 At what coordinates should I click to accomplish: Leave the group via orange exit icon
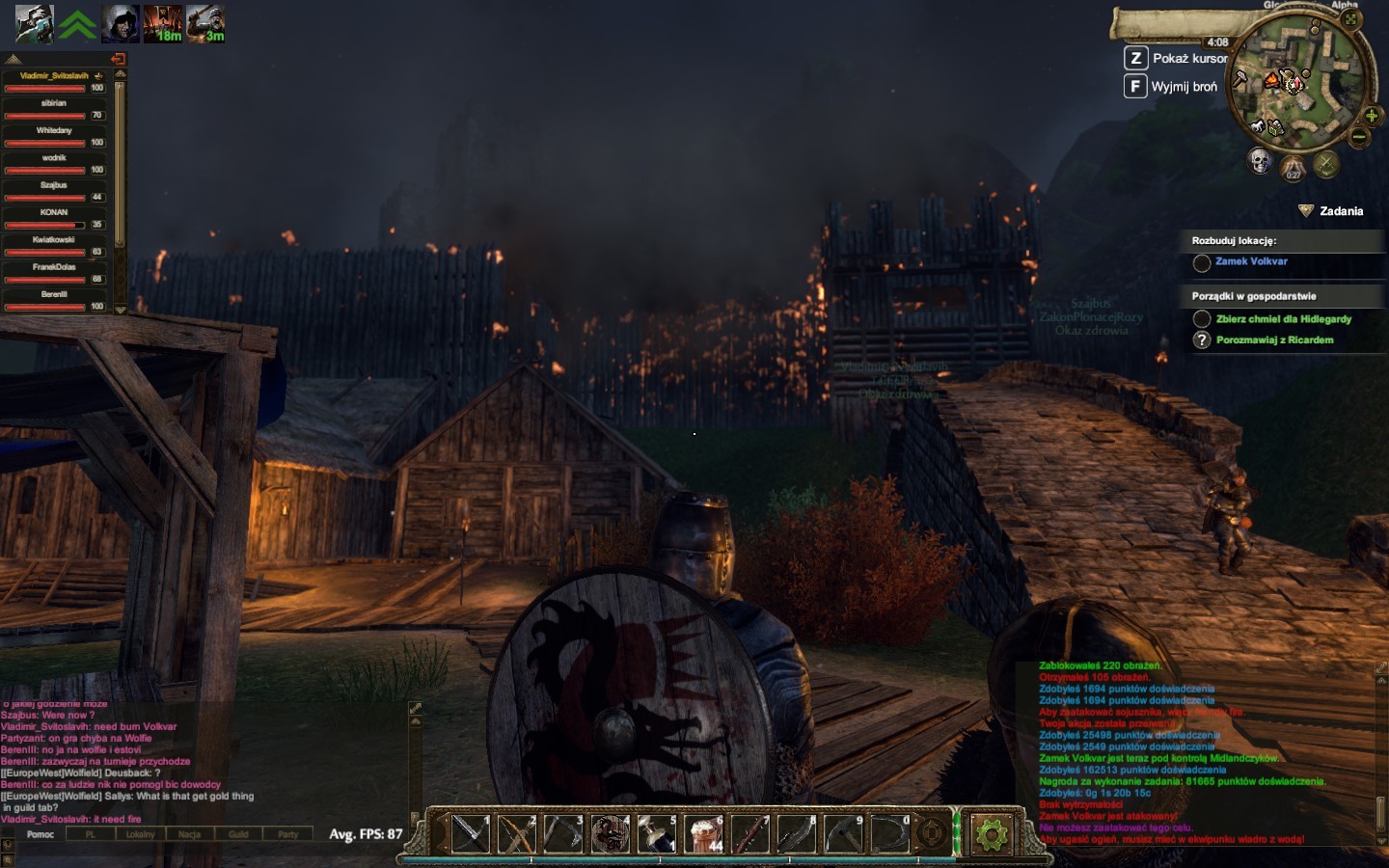click(x=118, y=59)
